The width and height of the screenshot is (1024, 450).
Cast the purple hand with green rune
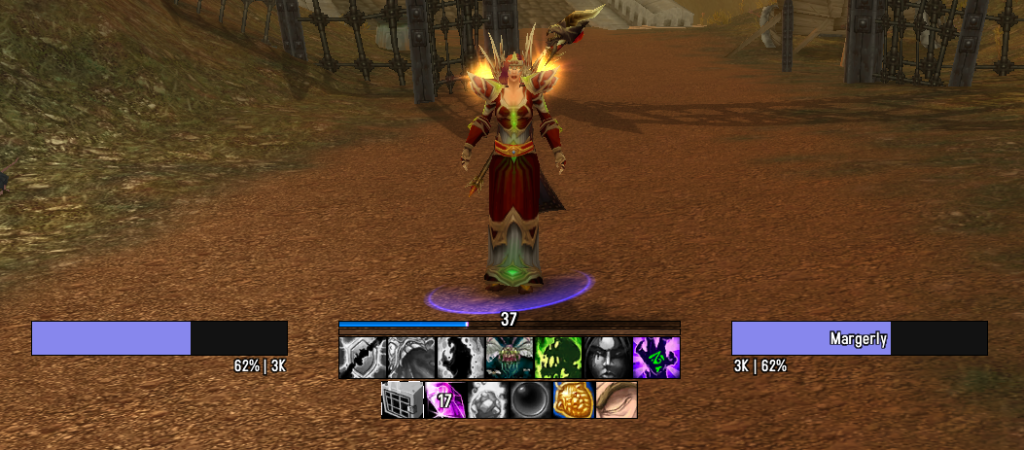[x=656, y=357]
